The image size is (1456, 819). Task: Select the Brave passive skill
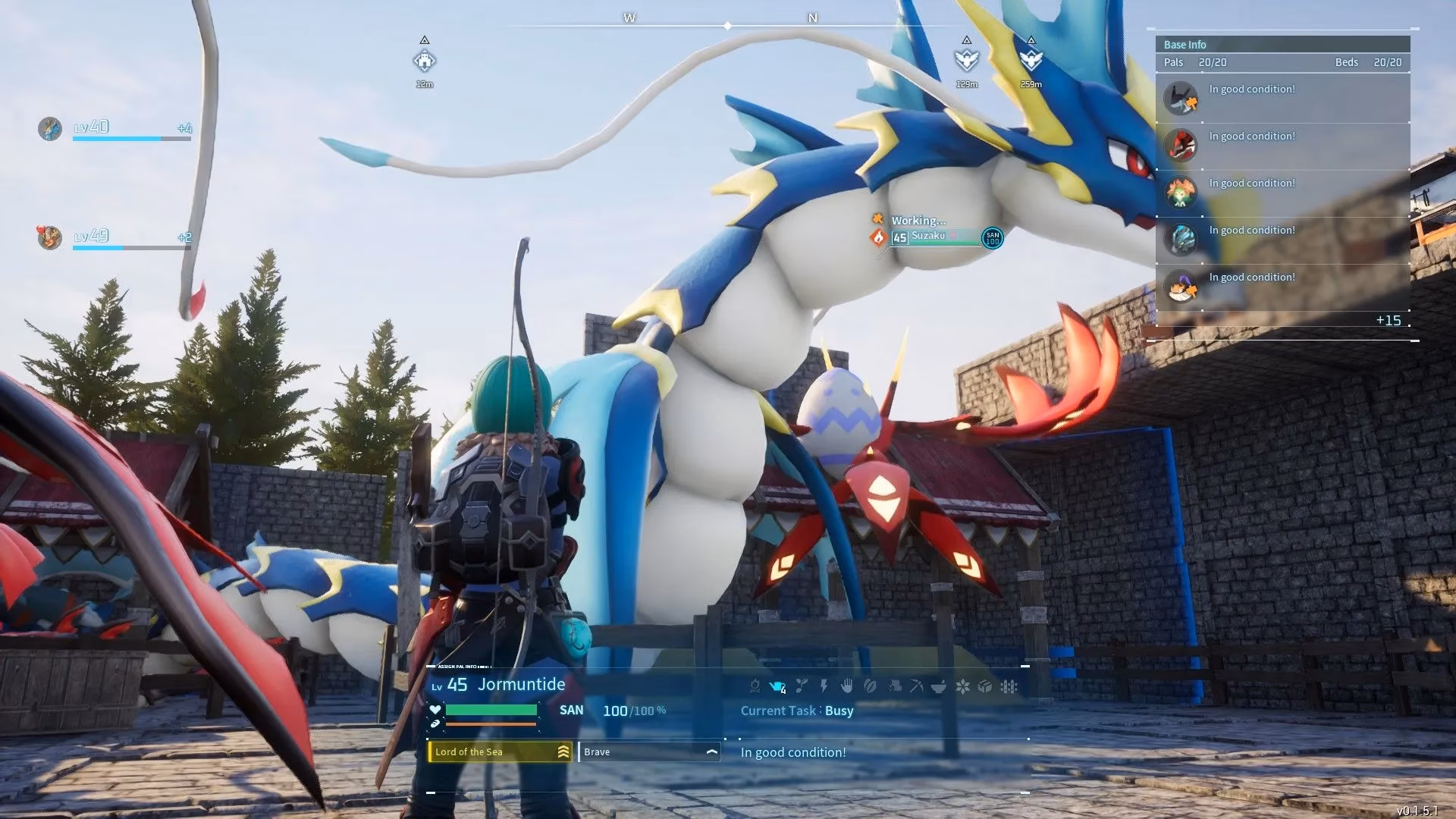648,752
